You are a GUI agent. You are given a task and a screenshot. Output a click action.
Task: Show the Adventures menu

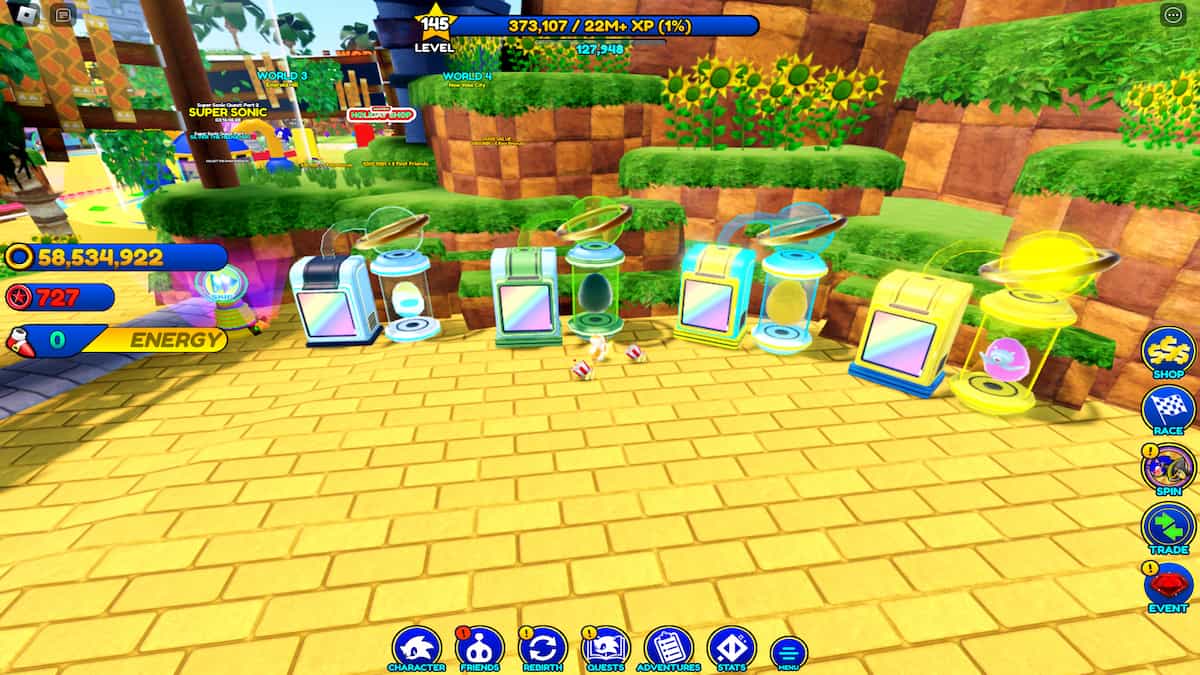[669, 646]
